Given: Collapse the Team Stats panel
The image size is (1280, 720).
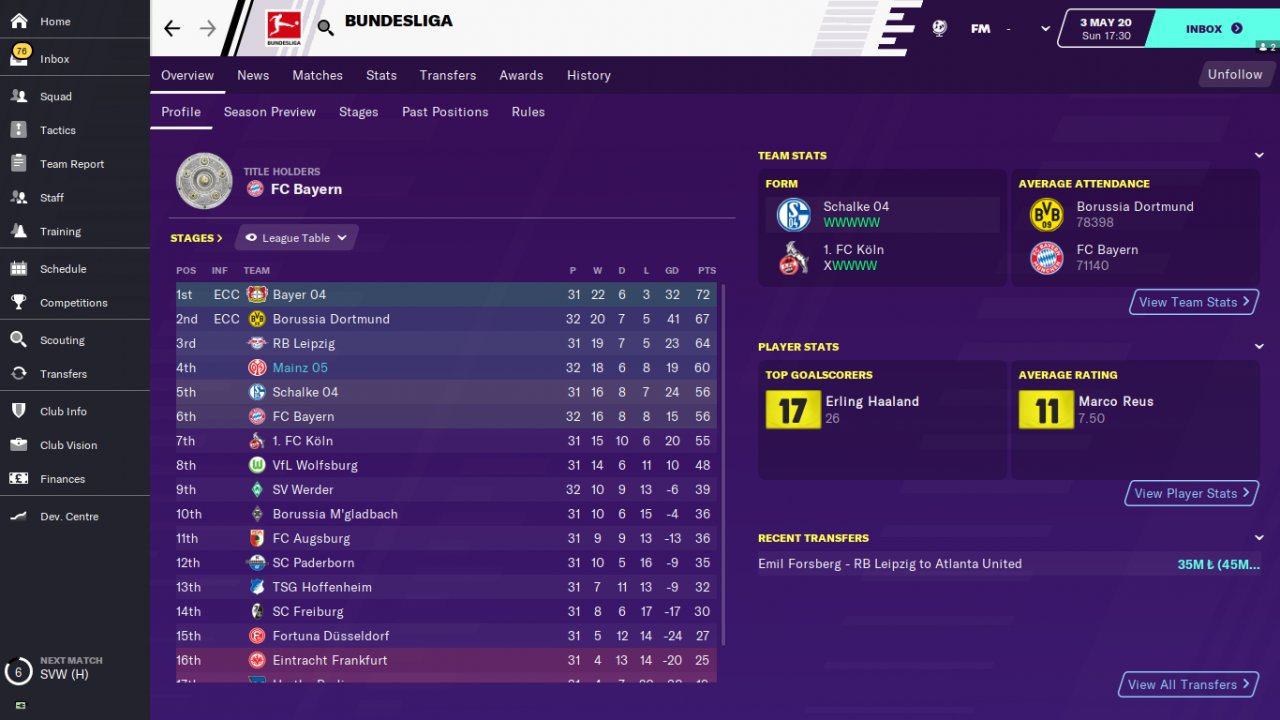Looking at the screenshot, I should 1259,155.
